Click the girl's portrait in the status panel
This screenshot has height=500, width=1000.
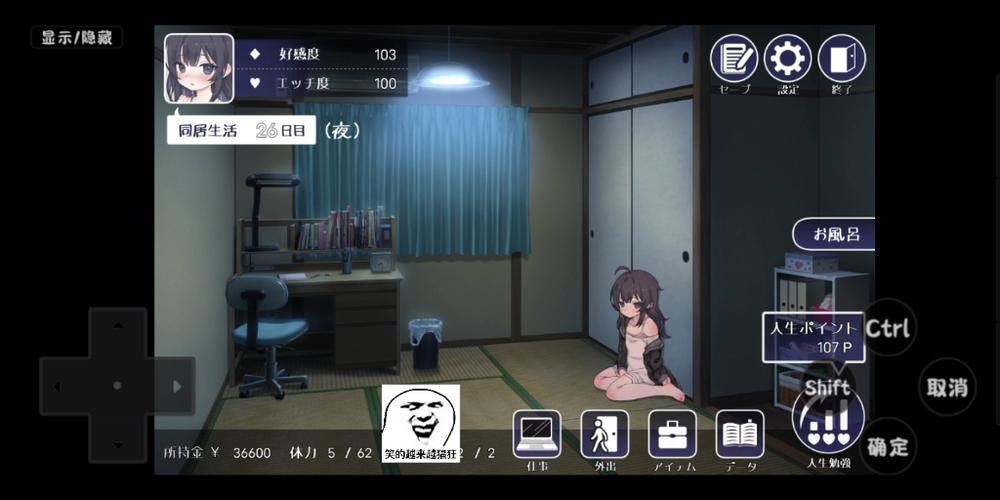coord(199,68)
